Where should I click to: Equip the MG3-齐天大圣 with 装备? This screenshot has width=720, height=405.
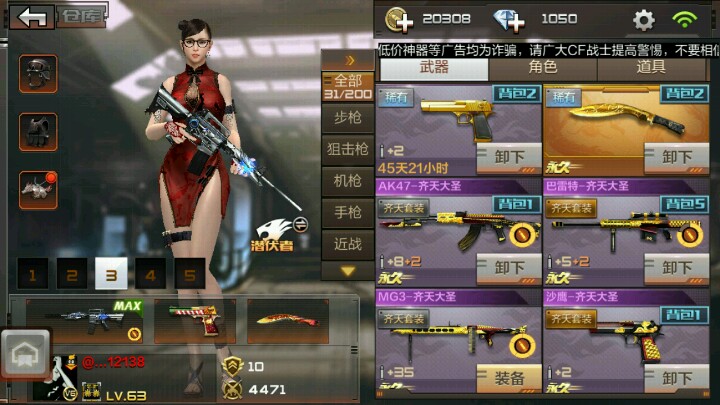tap(509, 379)
